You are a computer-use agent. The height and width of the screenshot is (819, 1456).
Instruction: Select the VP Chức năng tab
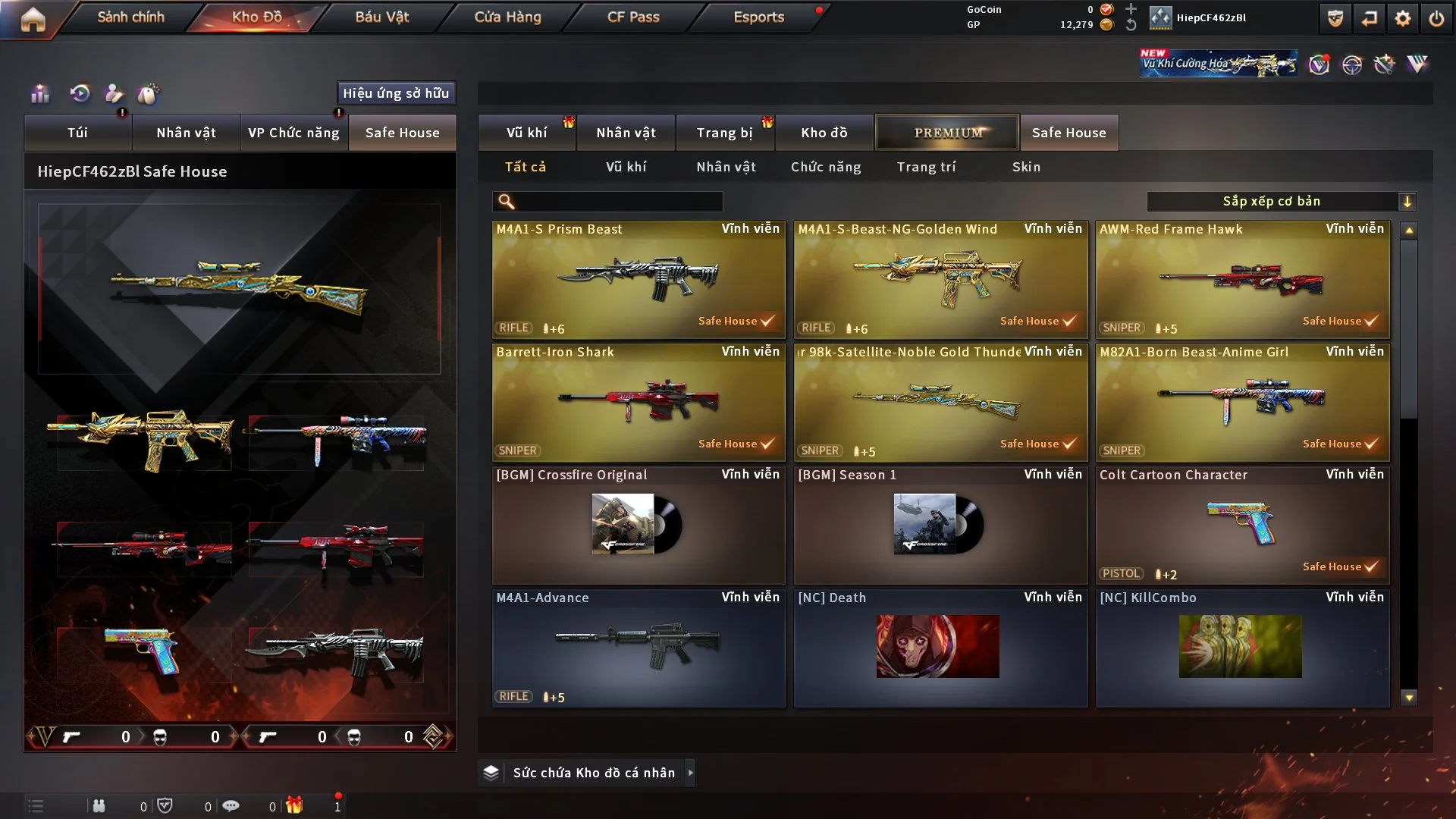(293, 133)
